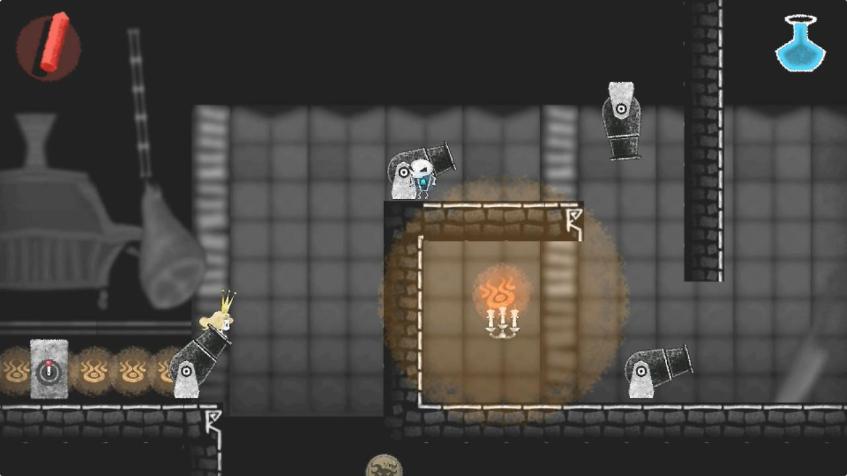Select the red chalk icon

pos(49,46)
